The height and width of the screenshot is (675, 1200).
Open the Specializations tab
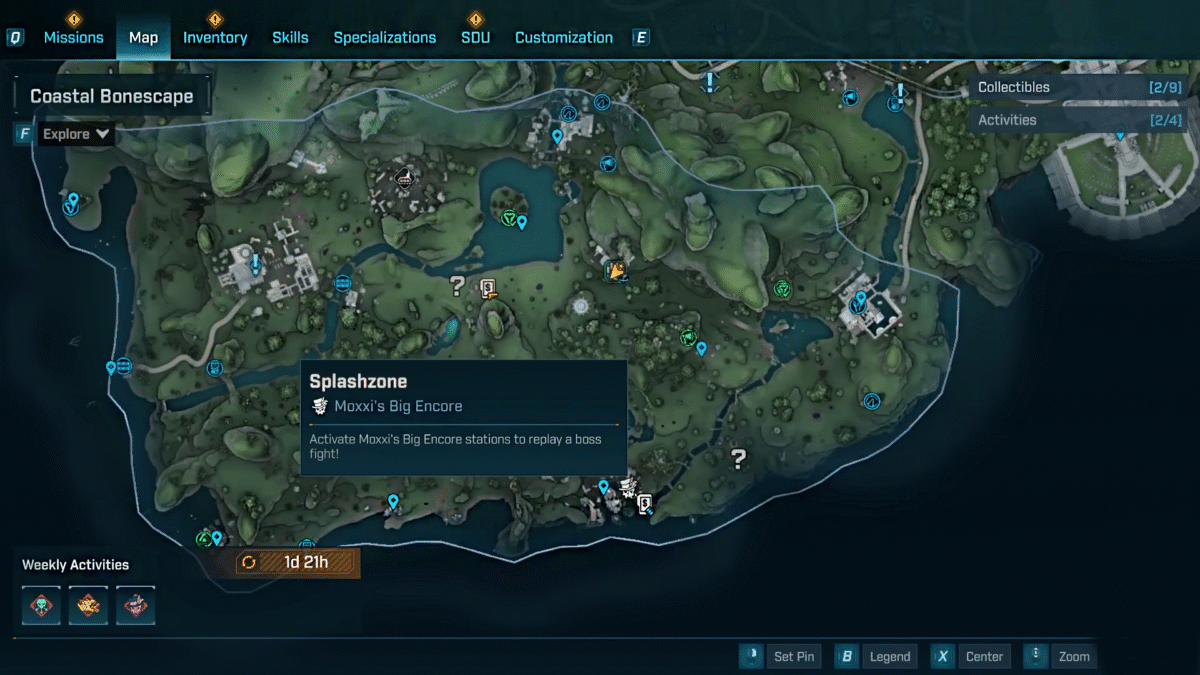[385, 37]
